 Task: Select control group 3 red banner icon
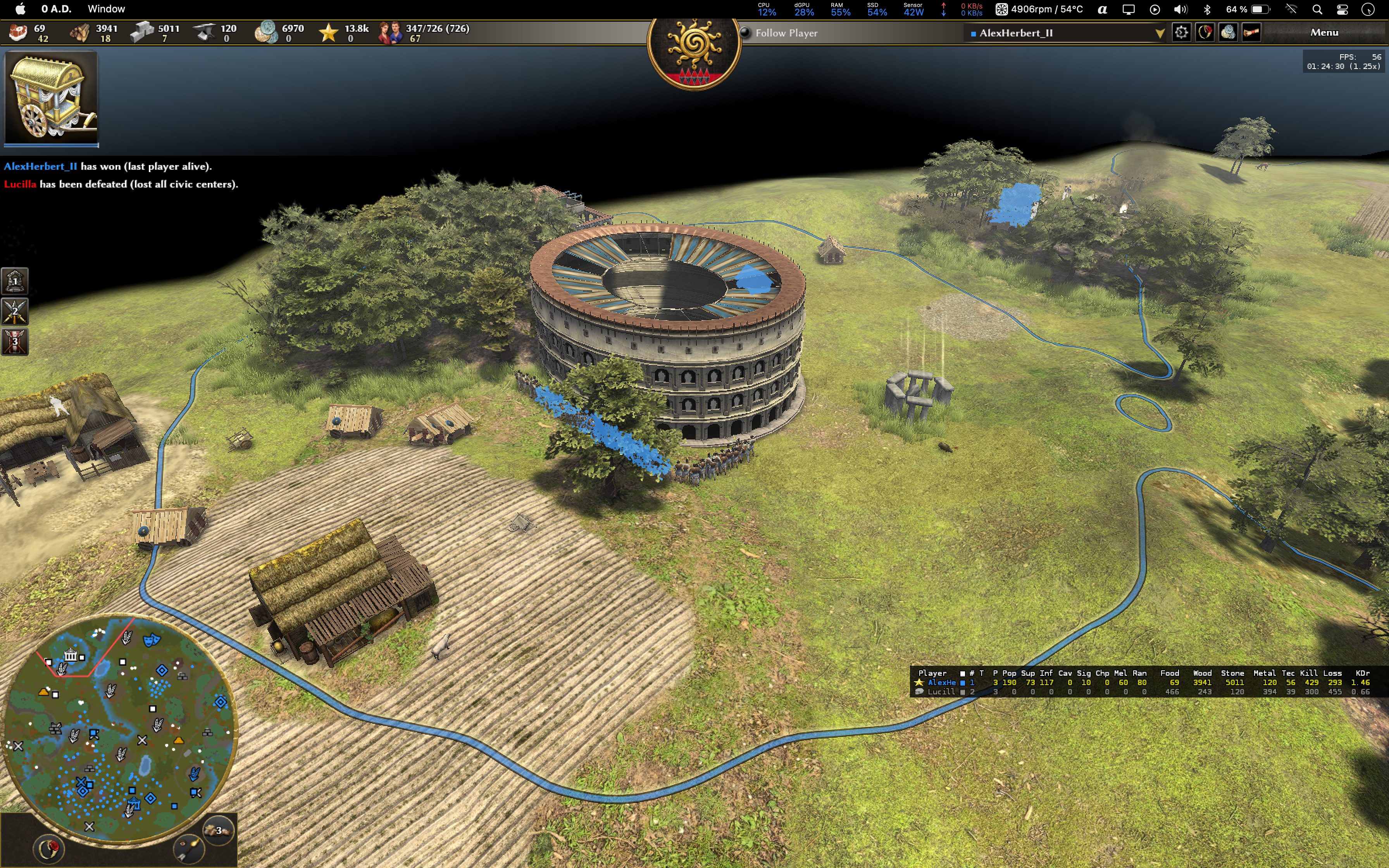coord(15,342)
